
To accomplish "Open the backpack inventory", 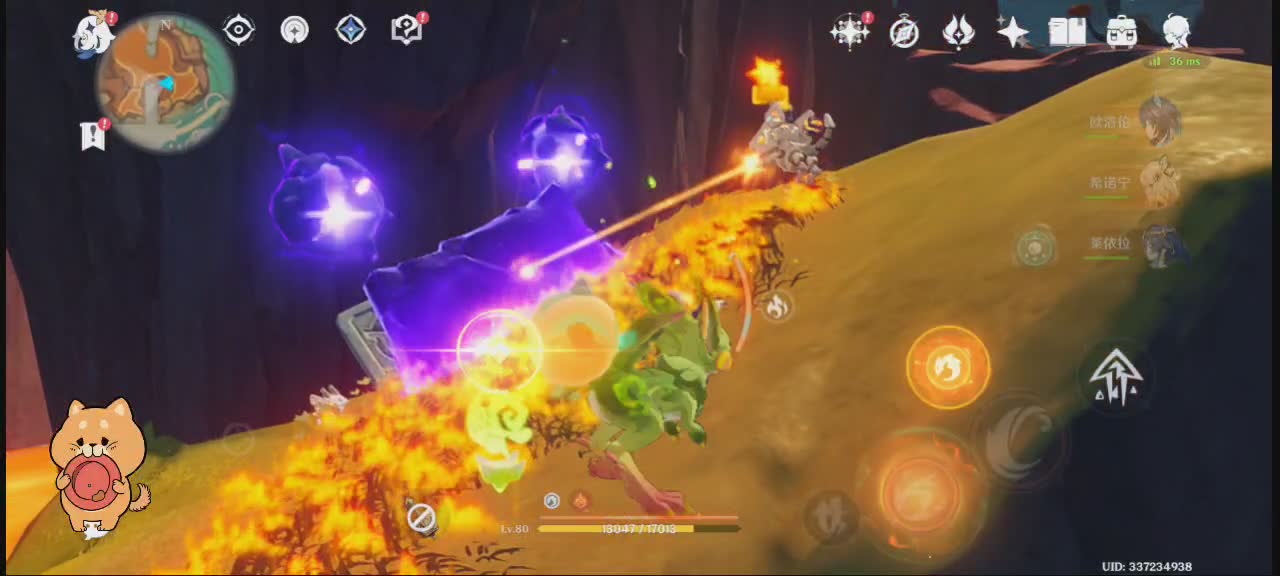I will click(1122, 32).
